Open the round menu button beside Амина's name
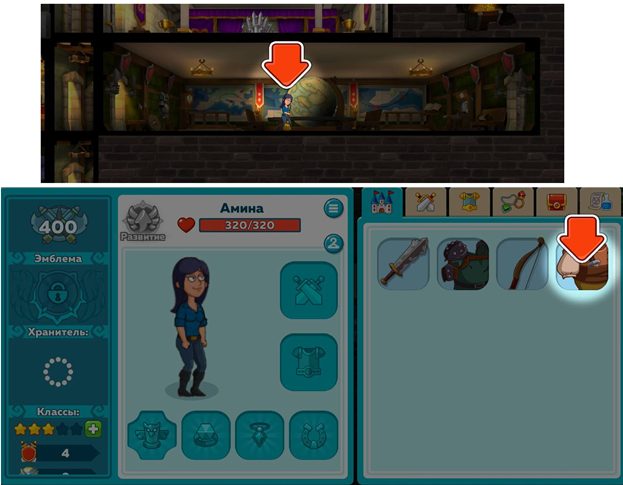The height and width of the screenshot is (485, 623). coord(333,208)
